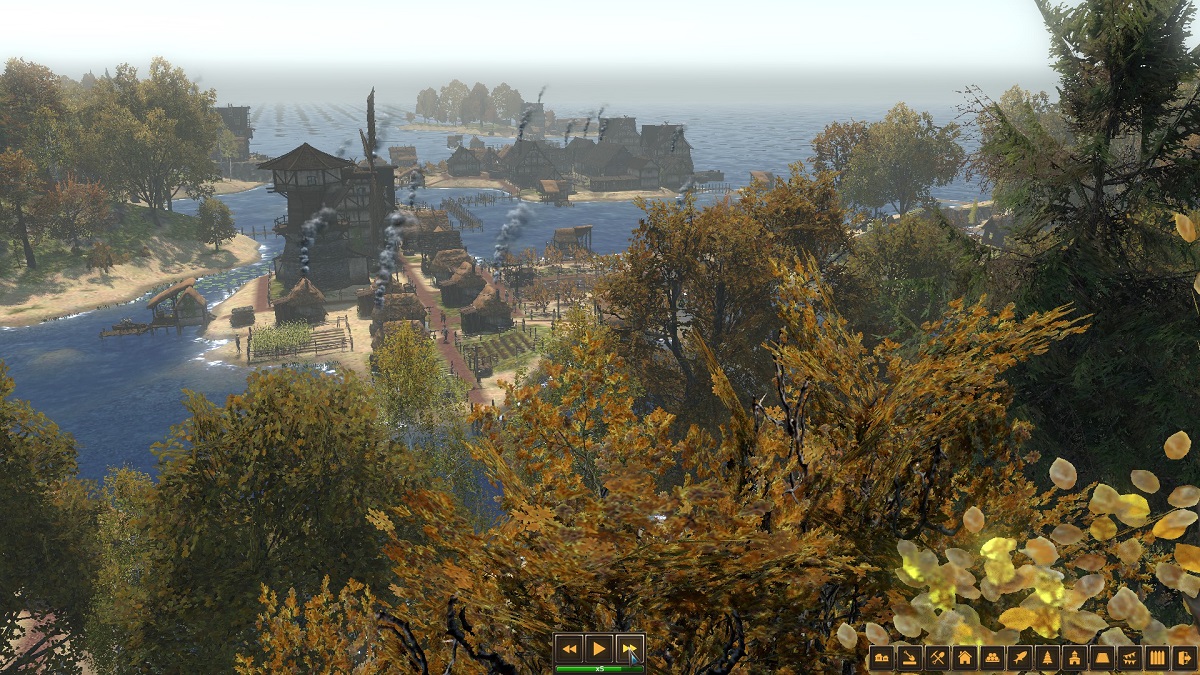Select the shovel digging tool
The image size is (1200, 675).
point(909,657)
